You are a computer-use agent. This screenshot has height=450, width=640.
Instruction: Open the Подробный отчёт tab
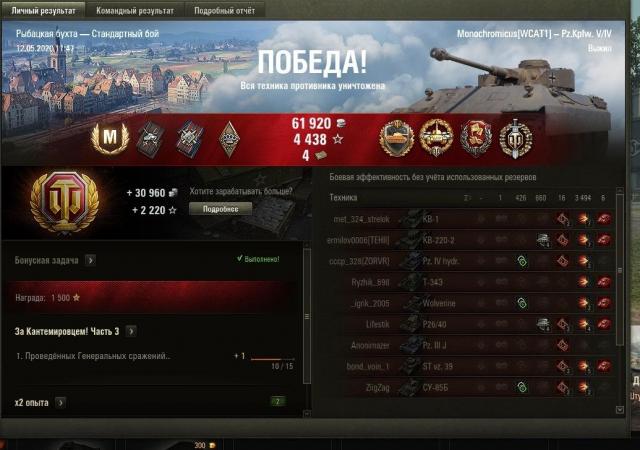click(x=222, y=11)
